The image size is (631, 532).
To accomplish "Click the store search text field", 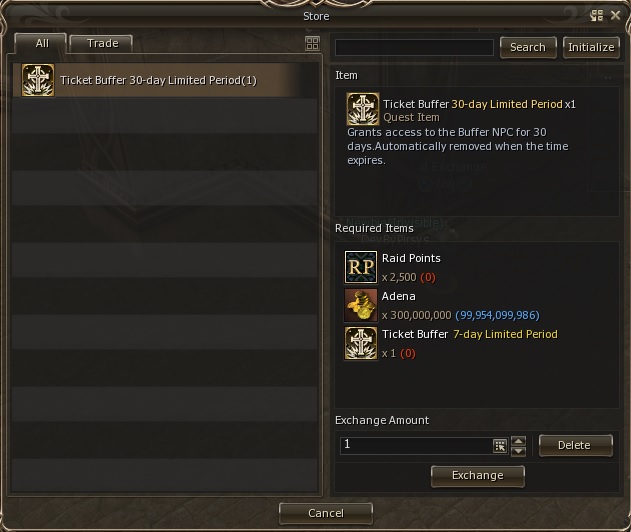I will [x=414, y=48].
